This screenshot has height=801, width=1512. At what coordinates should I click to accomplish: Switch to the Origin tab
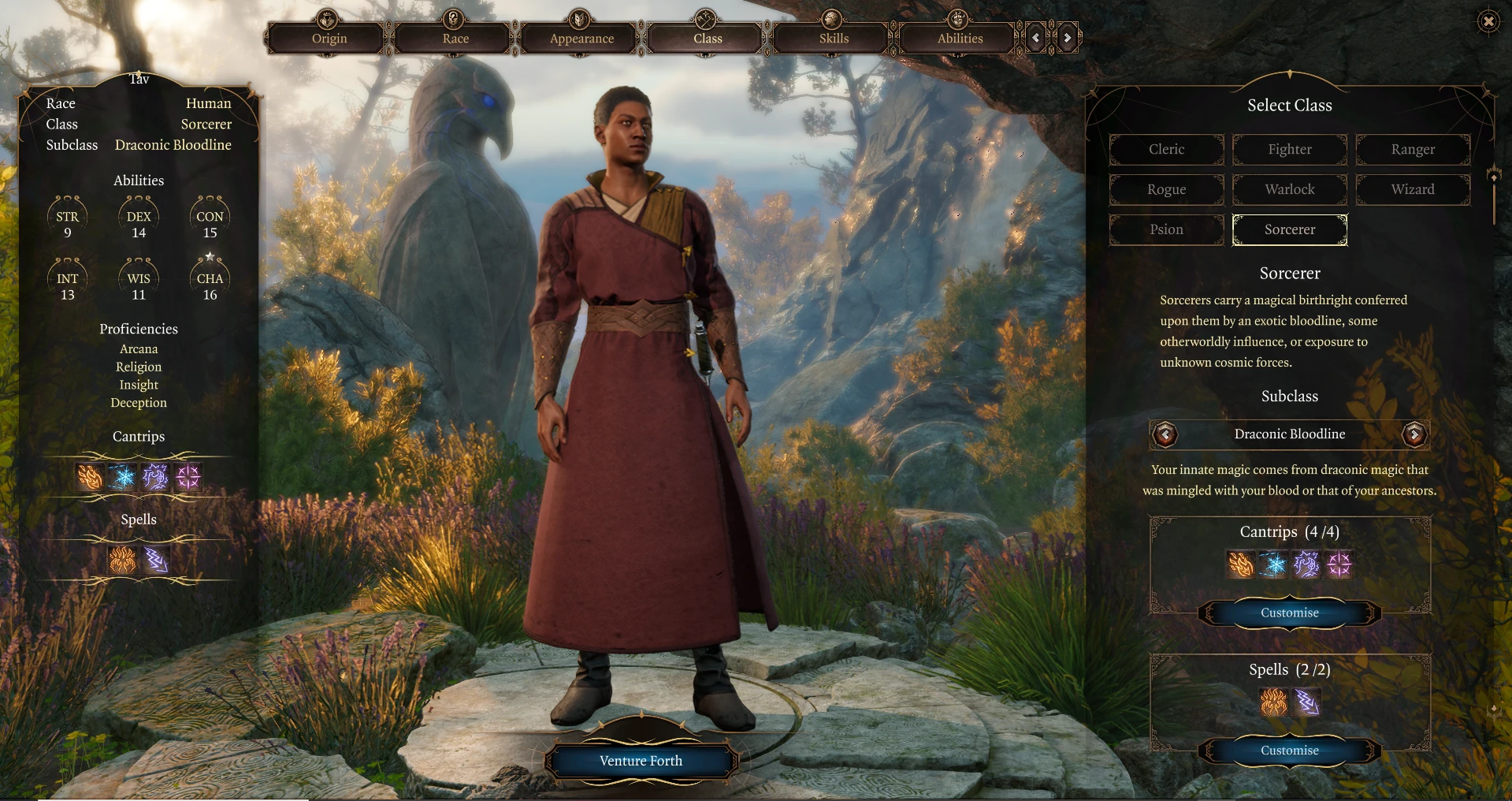pyautogui.click(x=329, y=38)
